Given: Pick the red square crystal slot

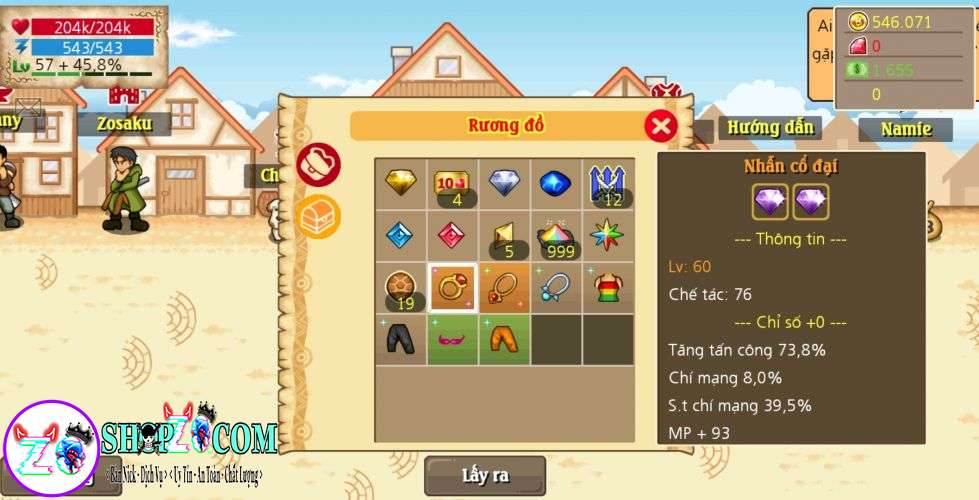Looking at the screenshot, I should click(x=453, y=236).
